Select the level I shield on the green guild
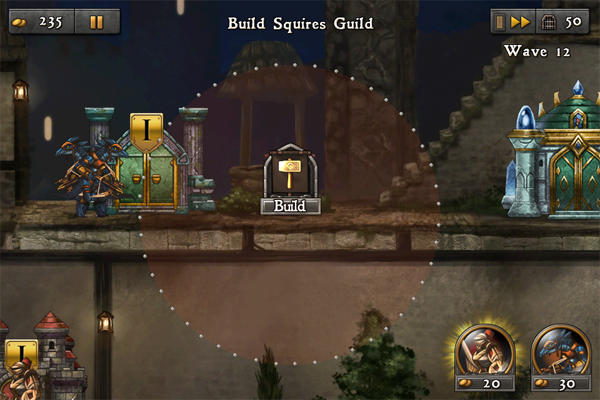The height and width of the screenshot is (400, 600). tap(147, 132)
